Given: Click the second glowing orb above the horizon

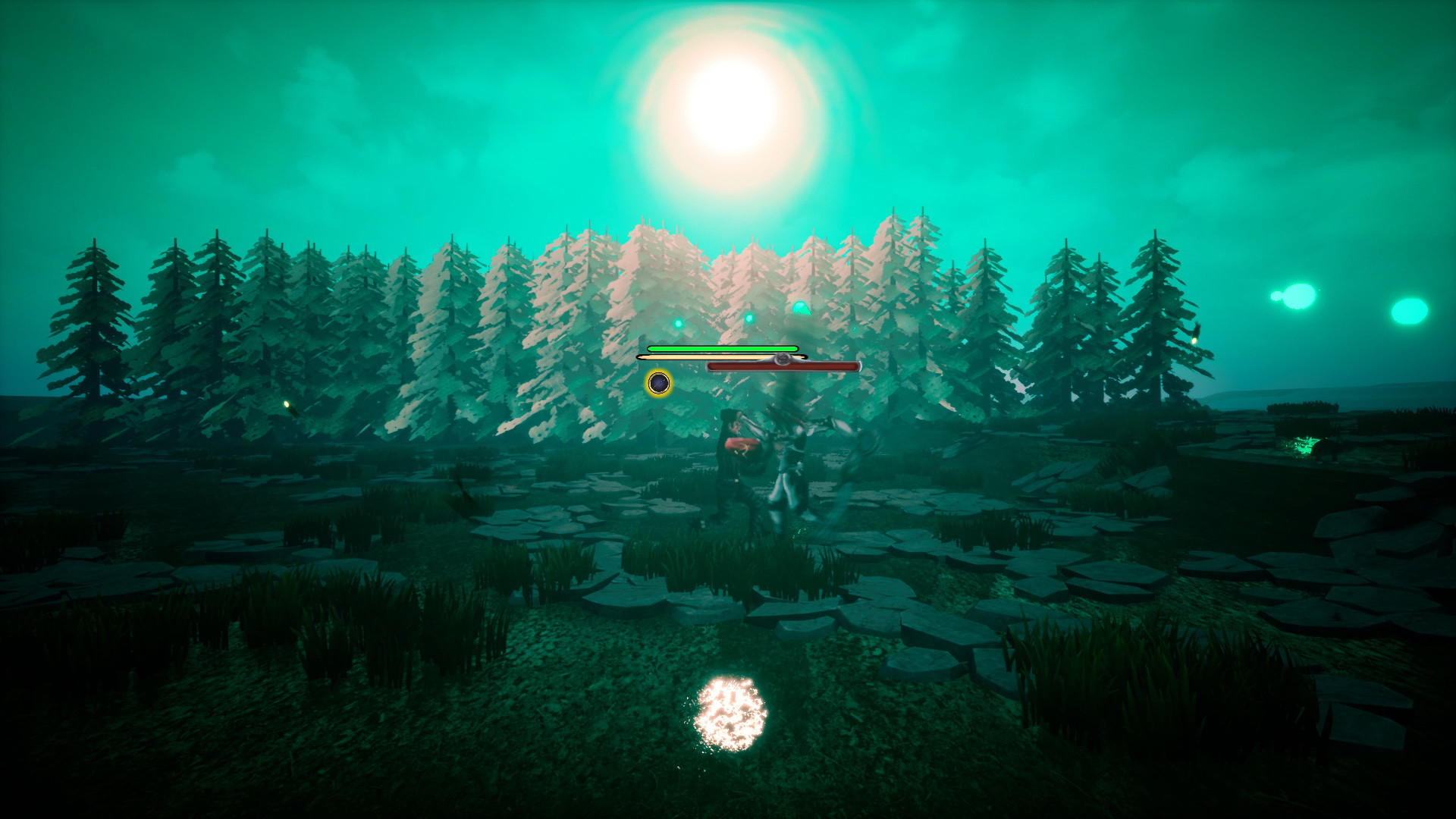Looking at the screenshot, I should 1409,311.
